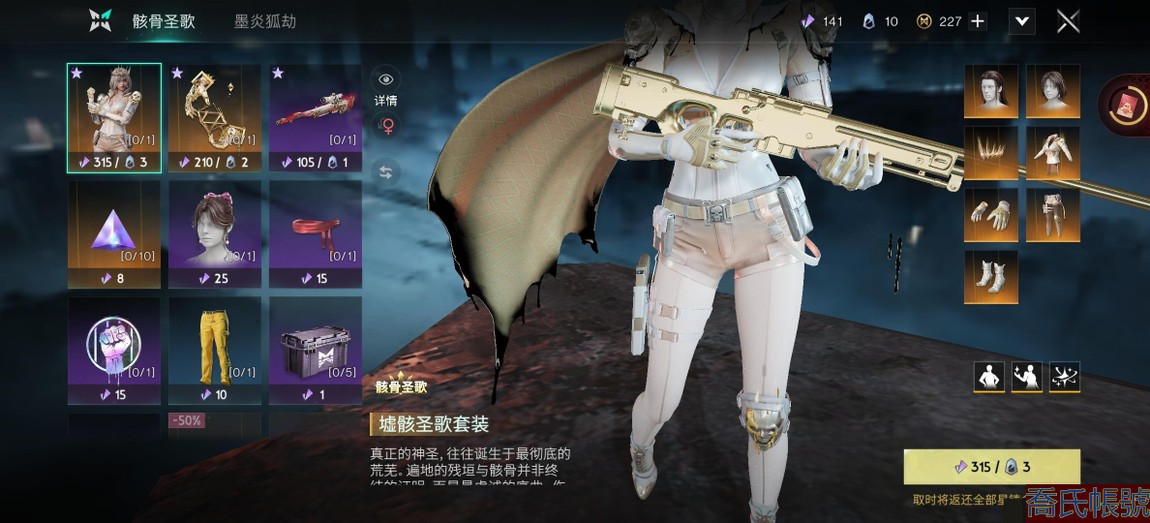Switch to the 骸骨圣歌 tab
Image resolution: width=1150 pixels, height=523 pixels.
[x=164, y=21]
